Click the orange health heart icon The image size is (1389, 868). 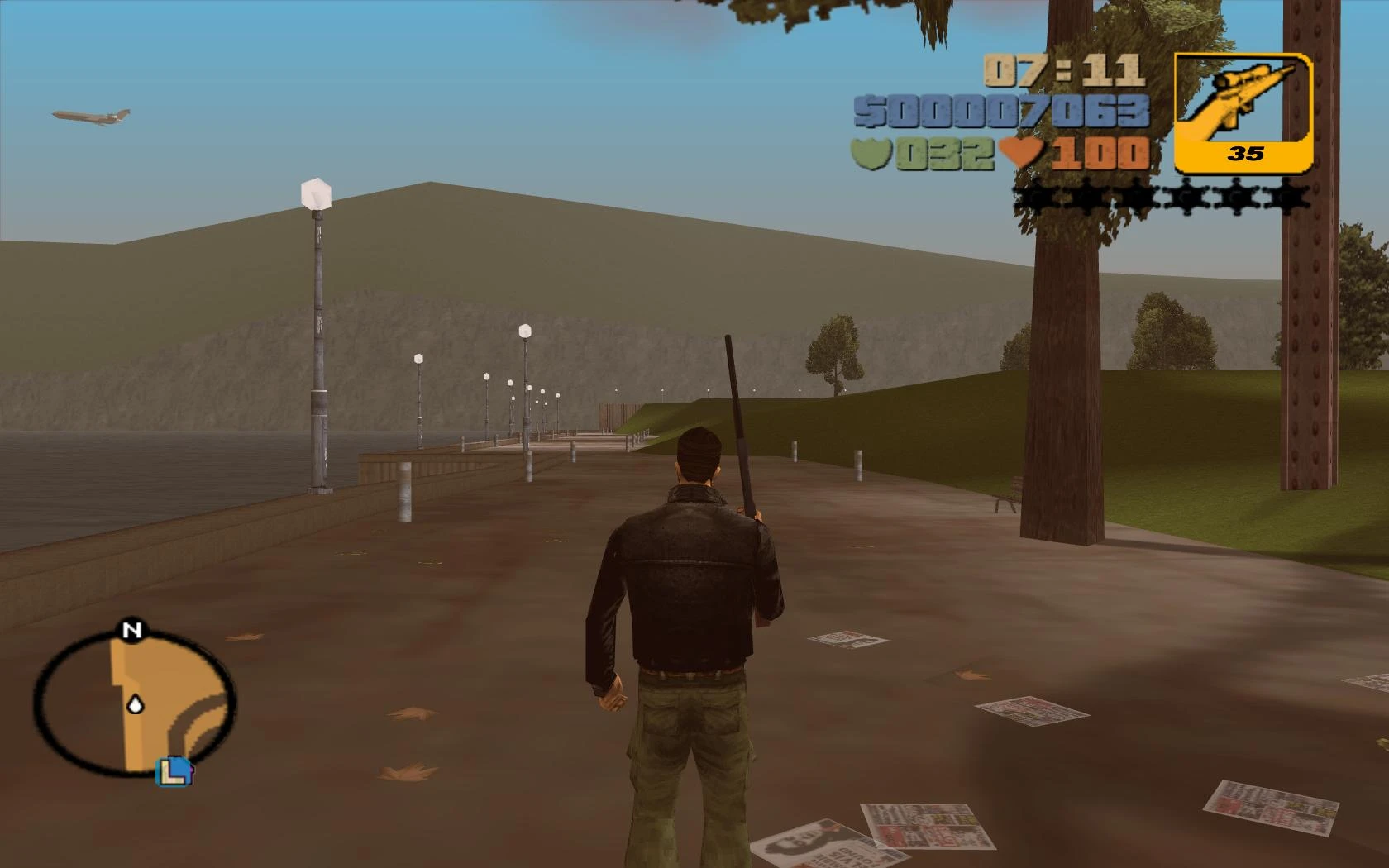[x=1020, y=151]
